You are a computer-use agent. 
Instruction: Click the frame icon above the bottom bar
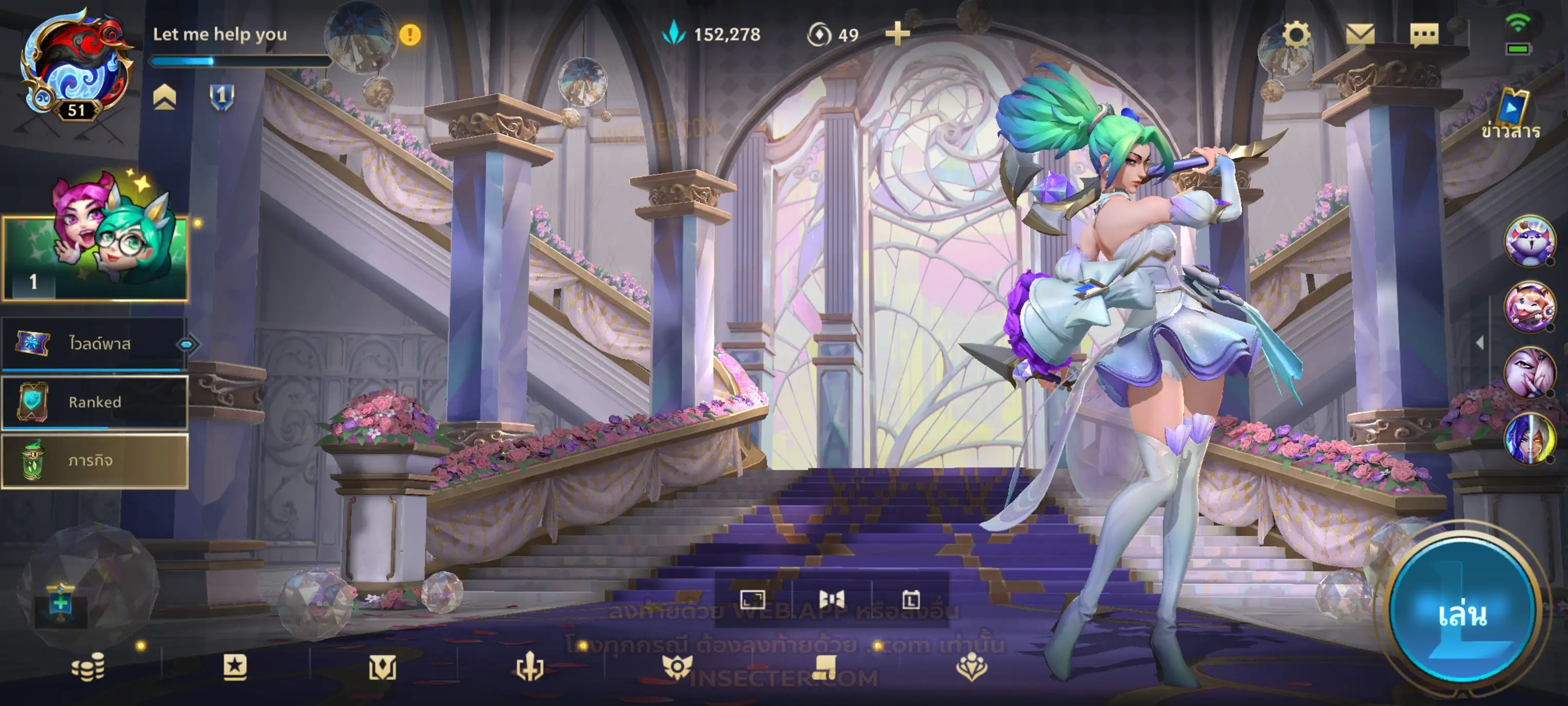(752, 600)
